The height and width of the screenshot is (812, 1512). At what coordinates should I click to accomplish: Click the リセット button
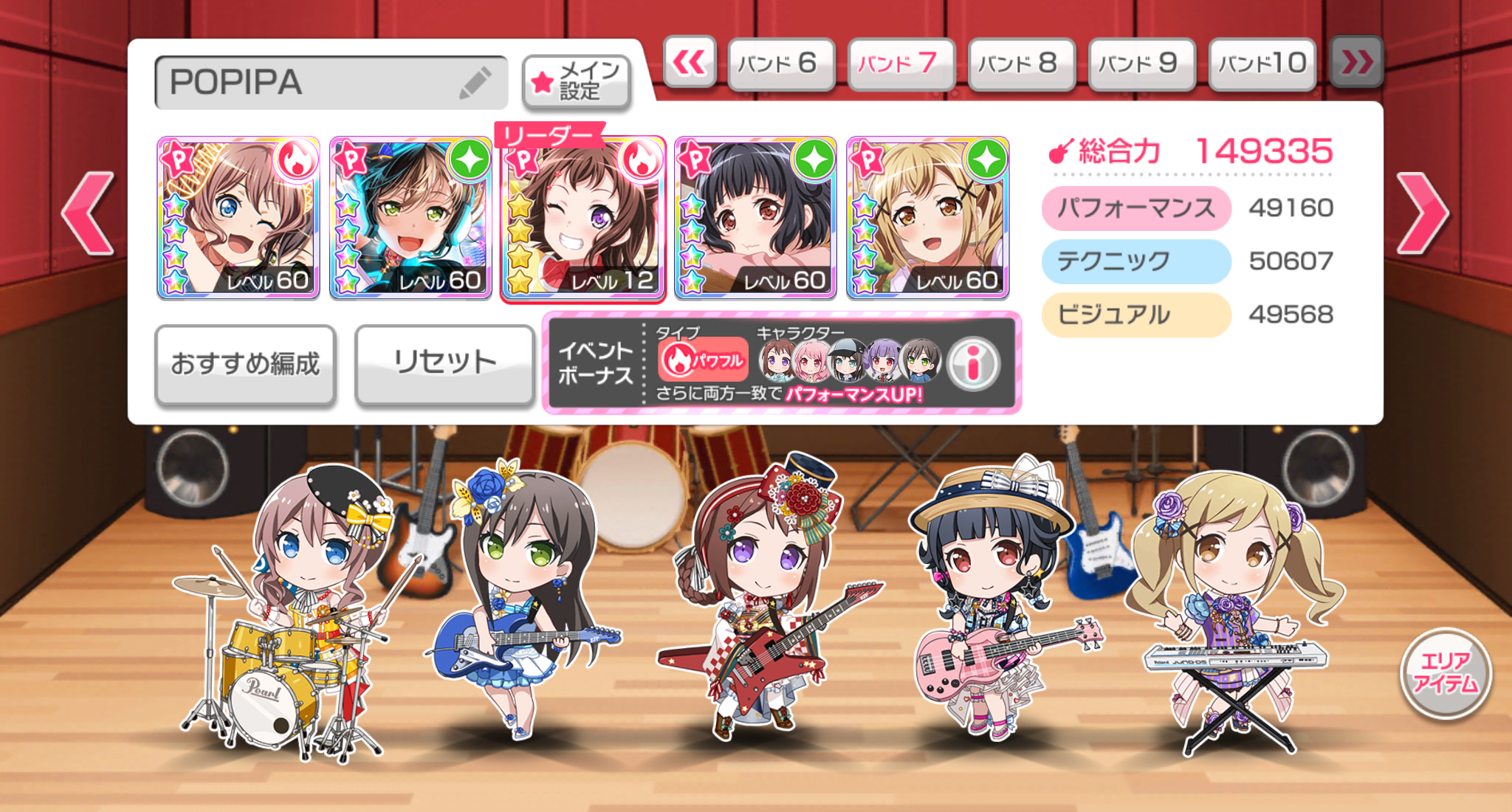[x=444, y=364]
